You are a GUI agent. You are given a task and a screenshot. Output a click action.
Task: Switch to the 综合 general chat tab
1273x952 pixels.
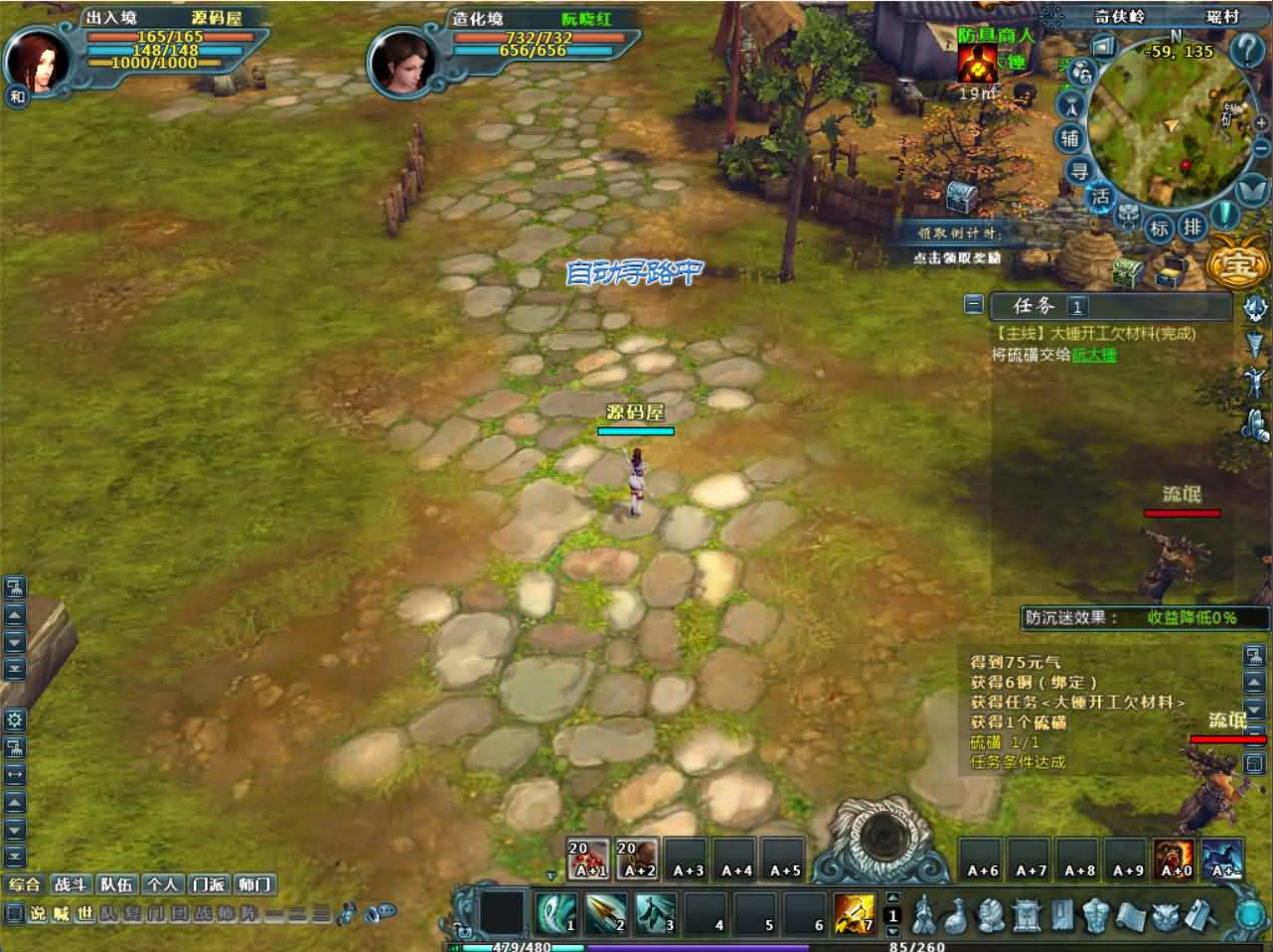pos(25,883)
